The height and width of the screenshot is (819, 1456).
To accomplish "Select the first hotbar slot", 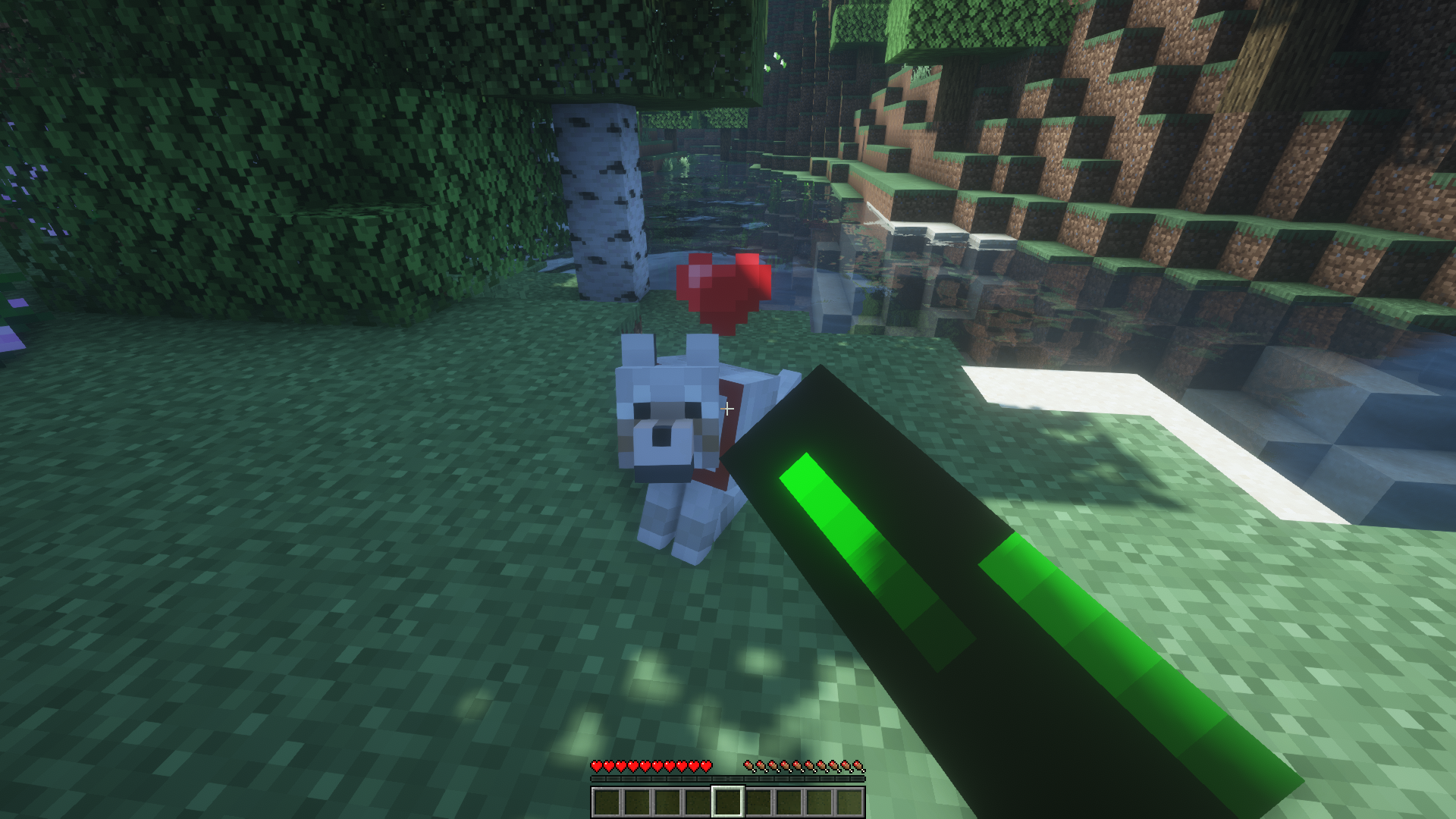I will (x=607, y=801).
